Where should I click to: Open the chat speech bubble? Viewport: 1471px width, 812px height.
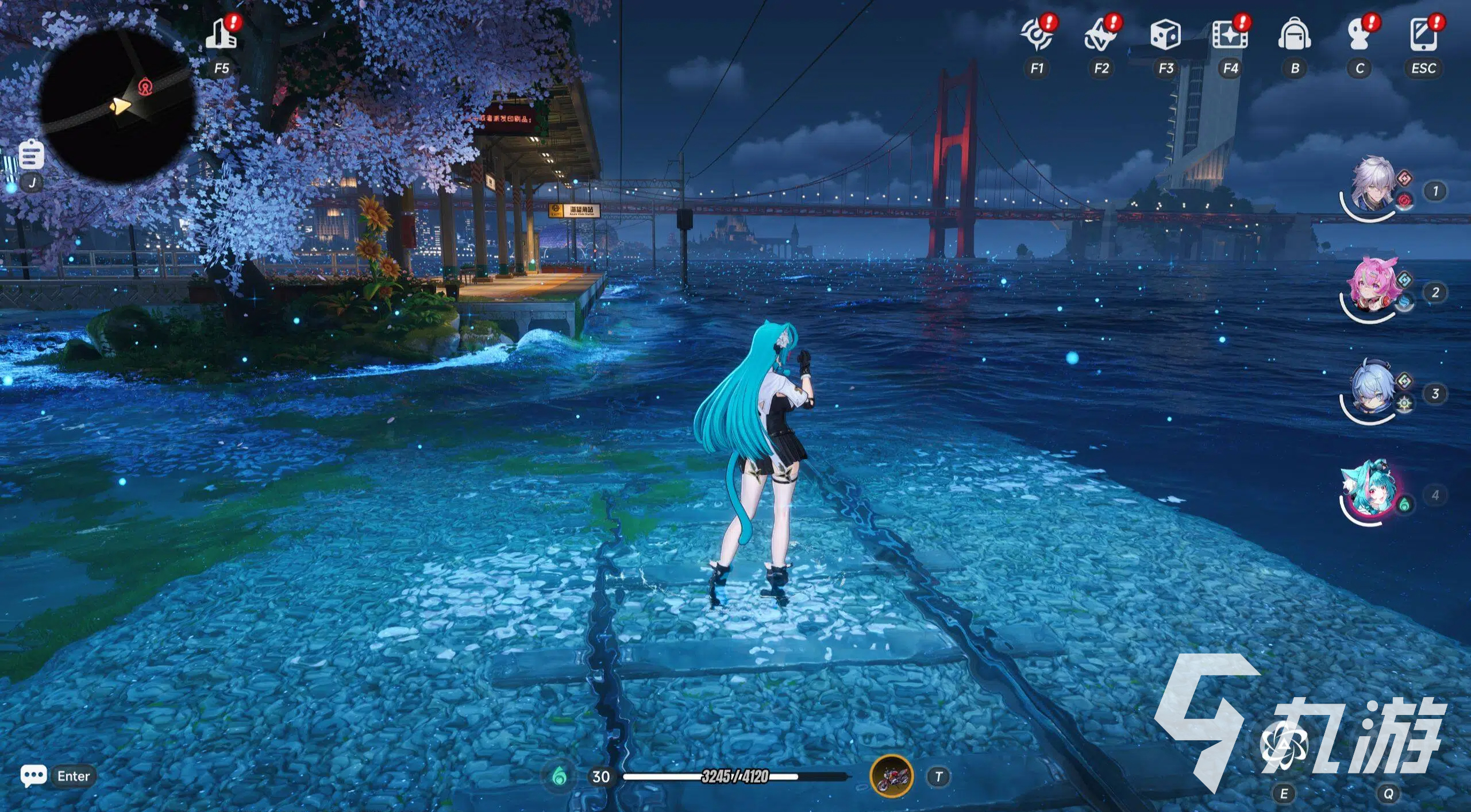click(x=33, y=776)
